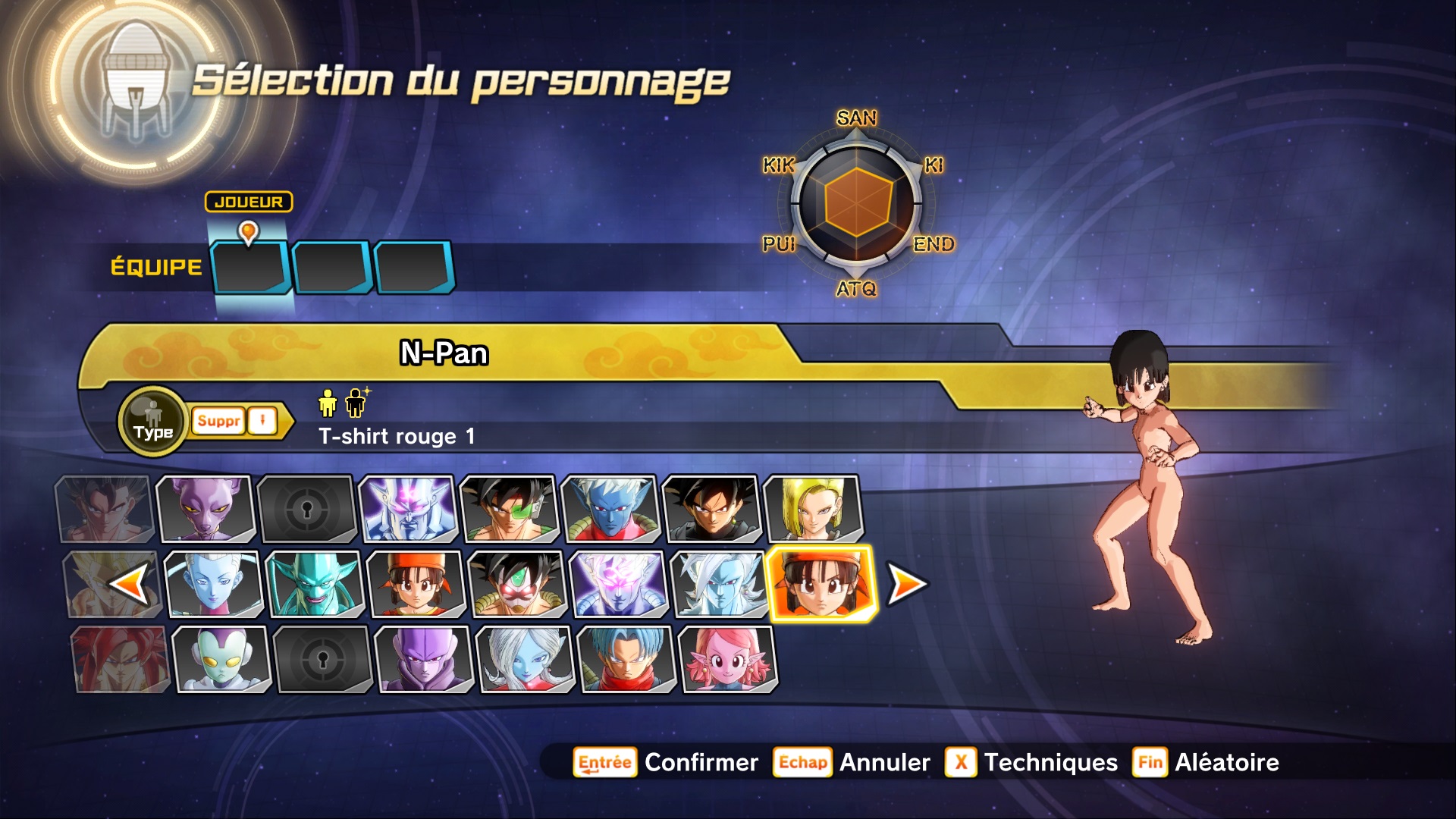
Task: Pick the masked Saiyan with red visor
Action: pyautogui.click(x=517, y=584)
